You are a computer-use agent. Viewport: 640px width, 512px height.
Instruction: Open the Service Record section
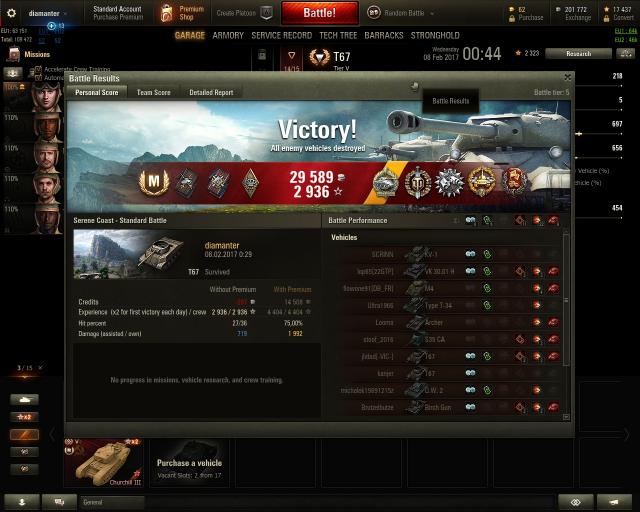click(x=281, y=35)
